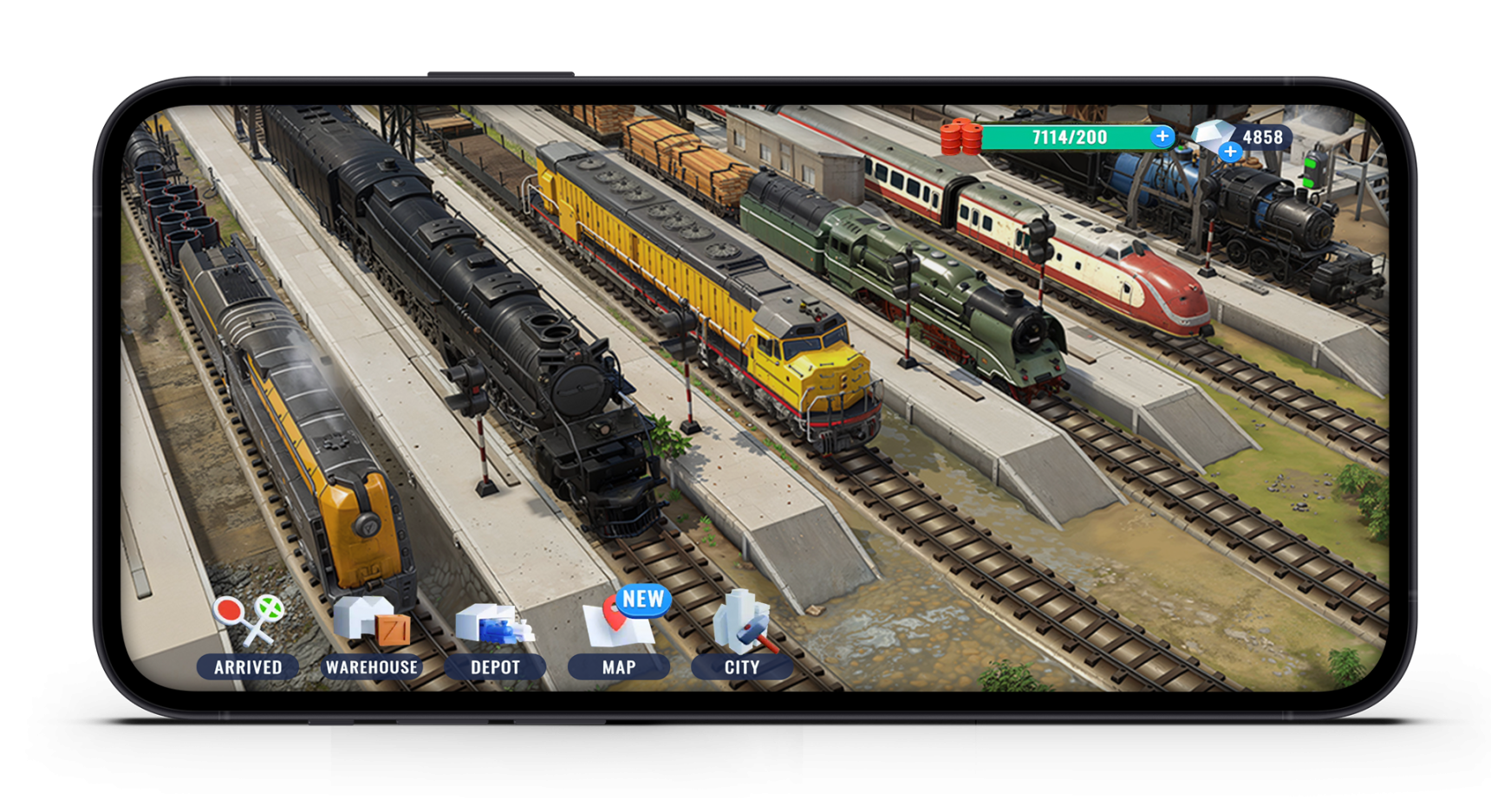Open the train Depot
The width and height of the screenshot is (1491, 812).
[496, 624]
